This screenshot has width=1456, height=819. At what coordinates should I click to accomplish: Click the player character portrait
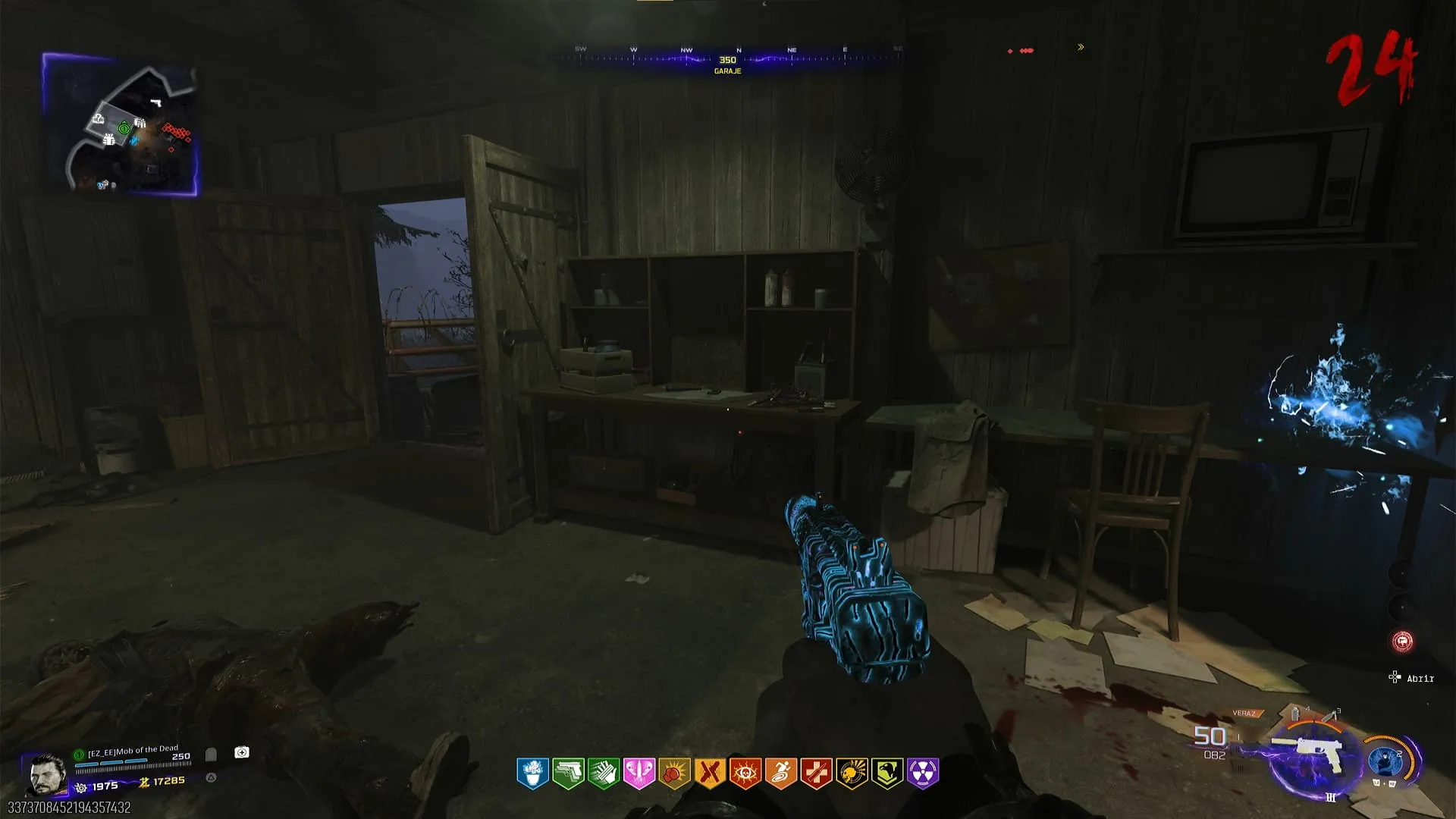click(x=45, y=773)
